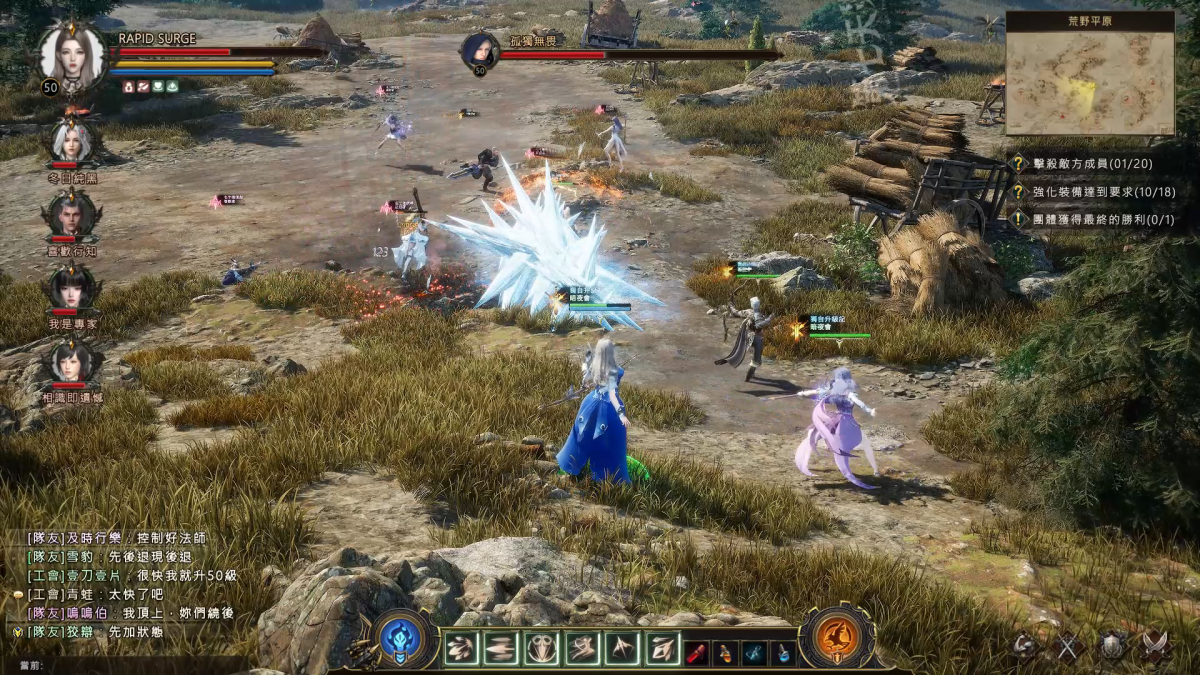This screenshot has height=675, width=1200.
Task: Use the blue mana potion slot
Action: coord(784,651)
